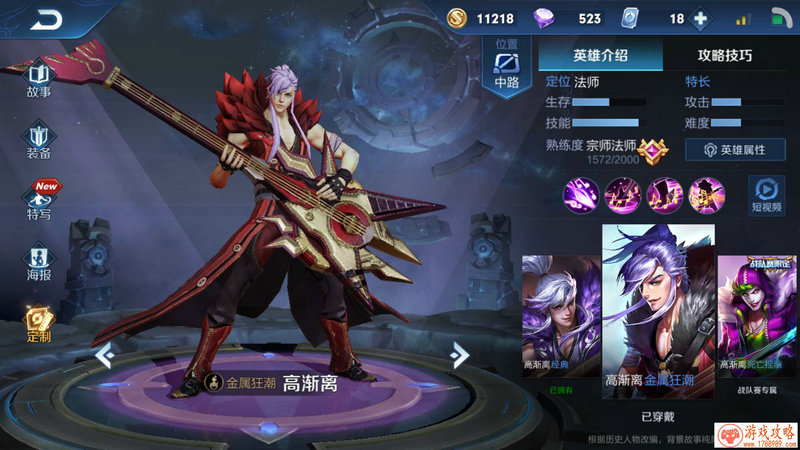Go back using the return arrow

pos(46,19)
